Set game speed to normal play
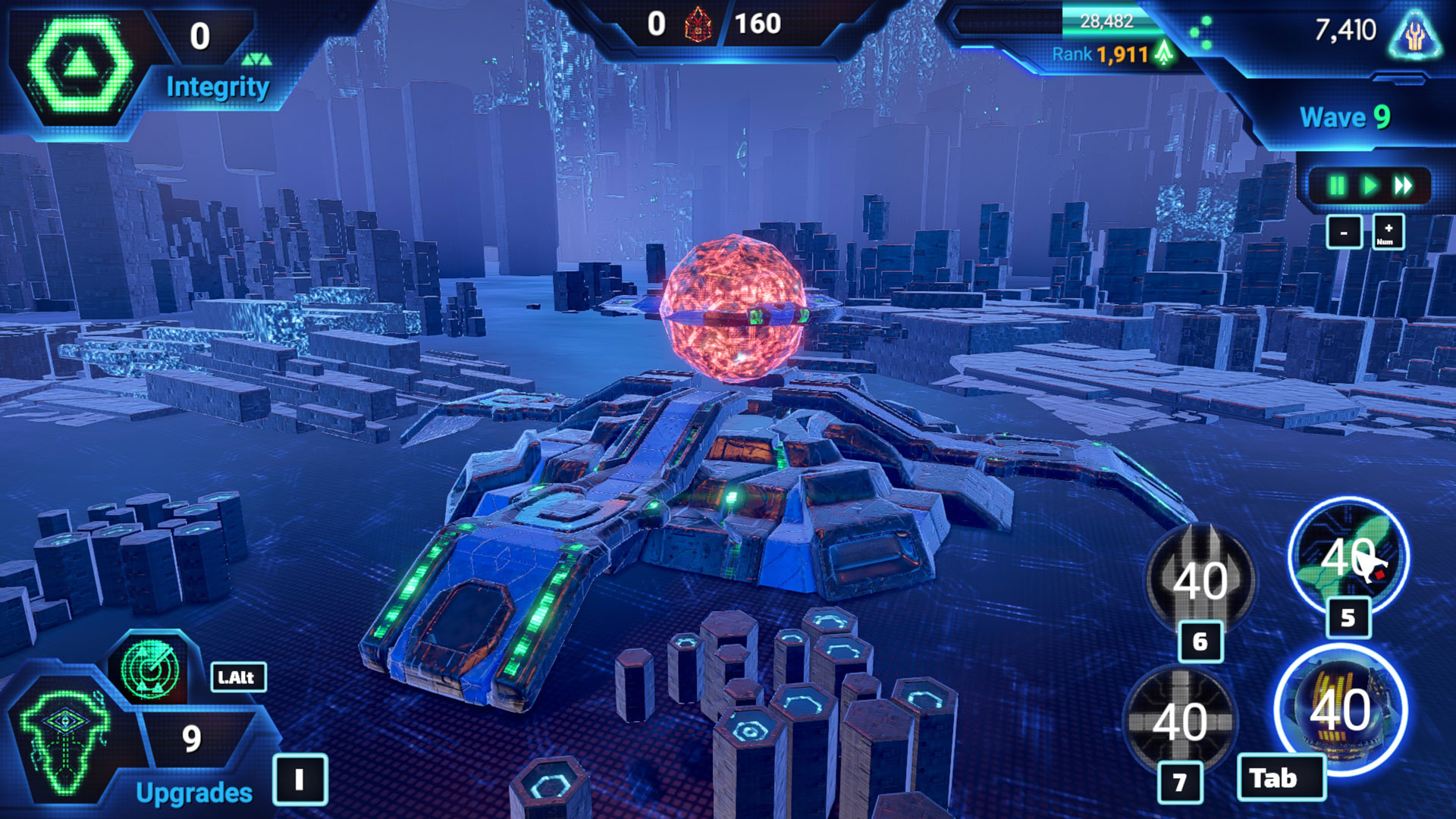The image size is (1456, 819). (1370, 186)
